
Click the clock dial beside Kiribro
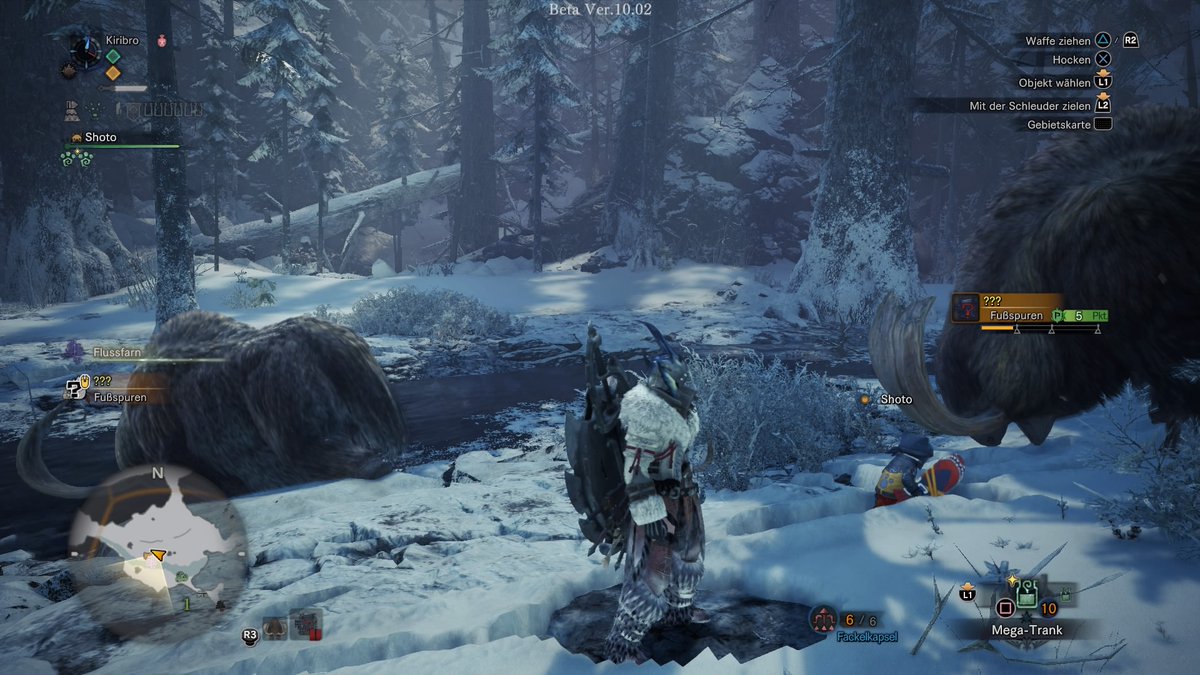pos(84,53)
